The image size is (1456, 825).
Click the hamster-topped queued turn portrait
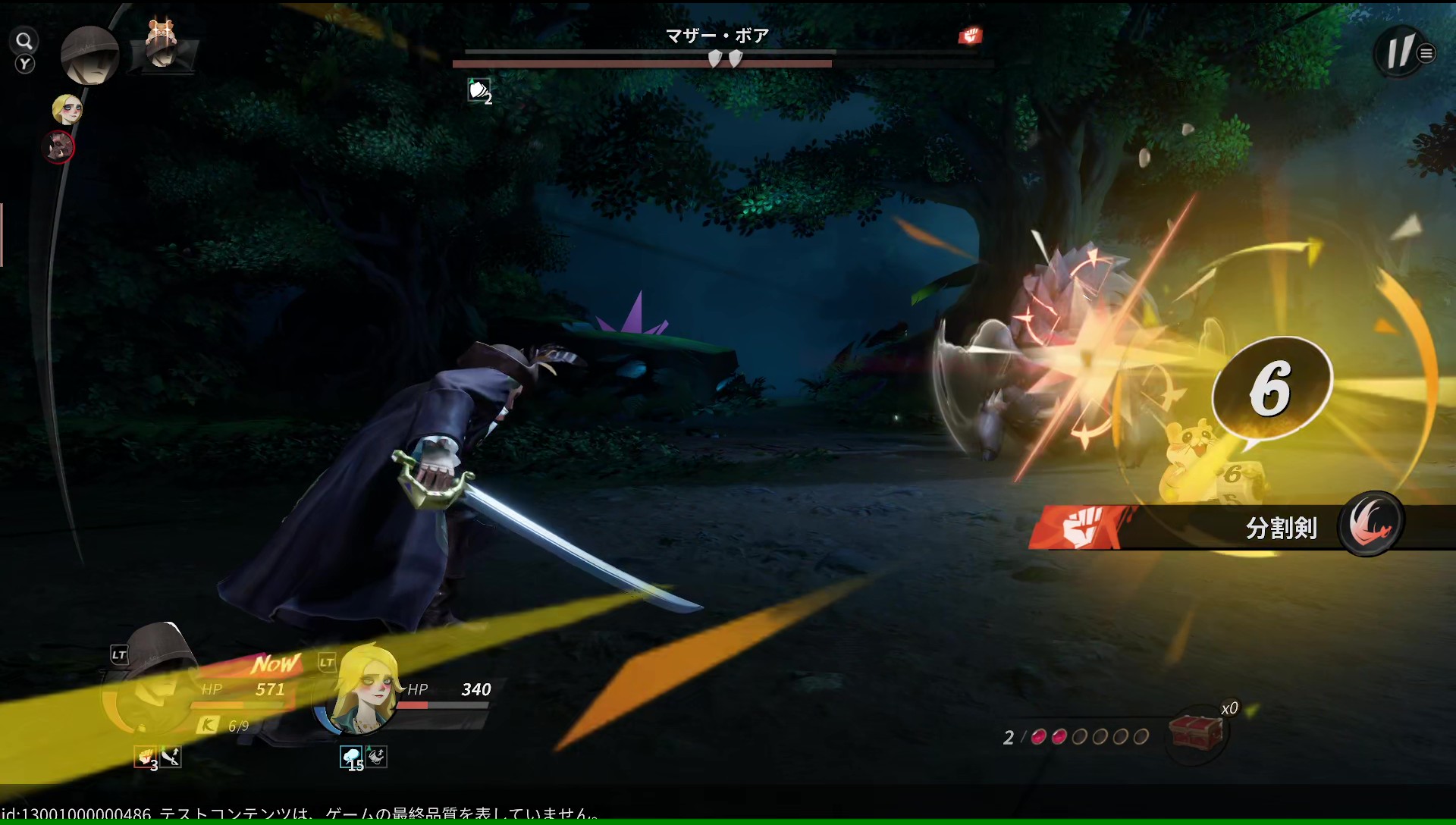(x=162, y=47)
